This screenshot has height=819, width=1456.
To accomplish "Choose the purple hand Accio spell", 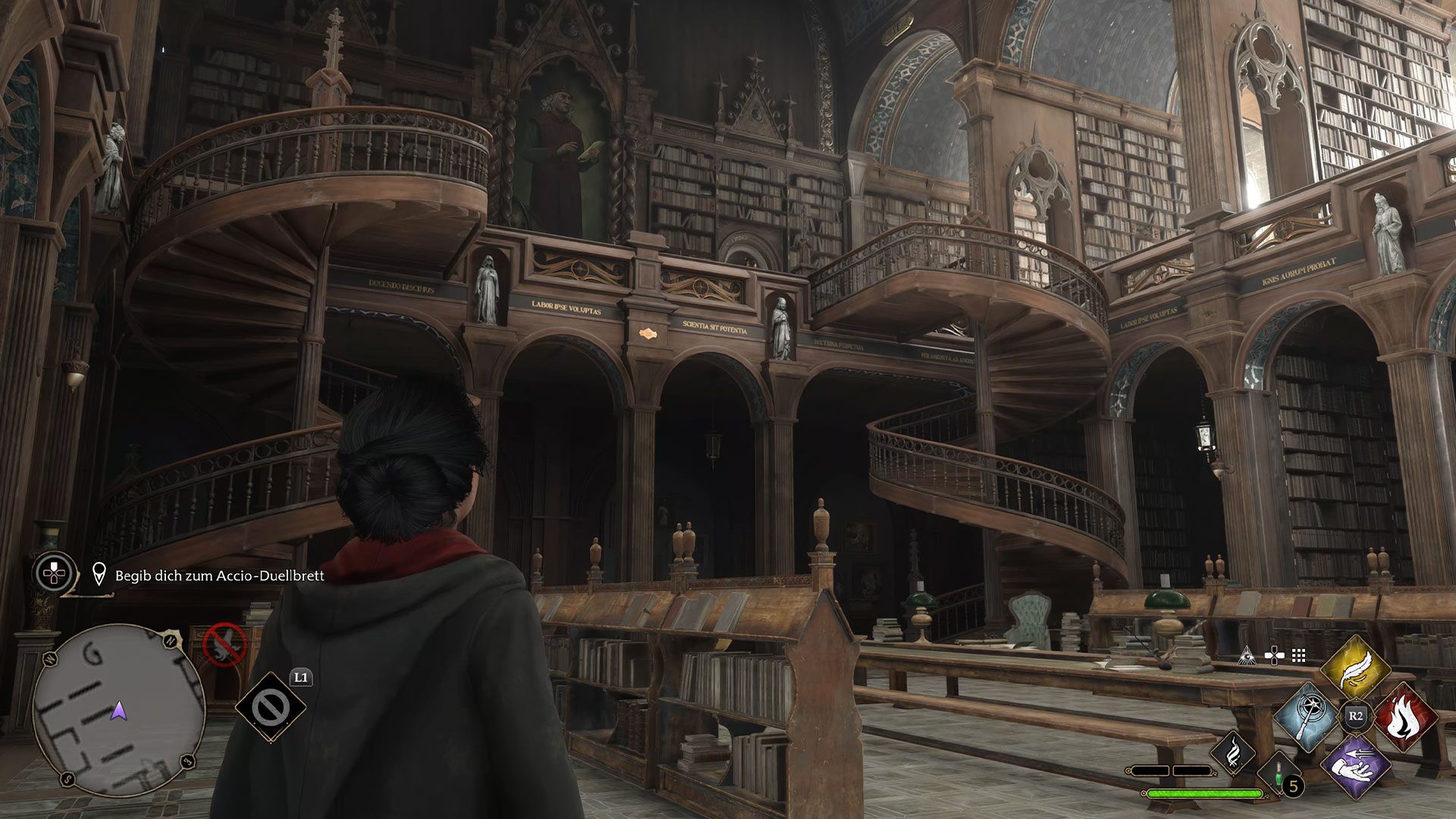I will pos(1355,766).
